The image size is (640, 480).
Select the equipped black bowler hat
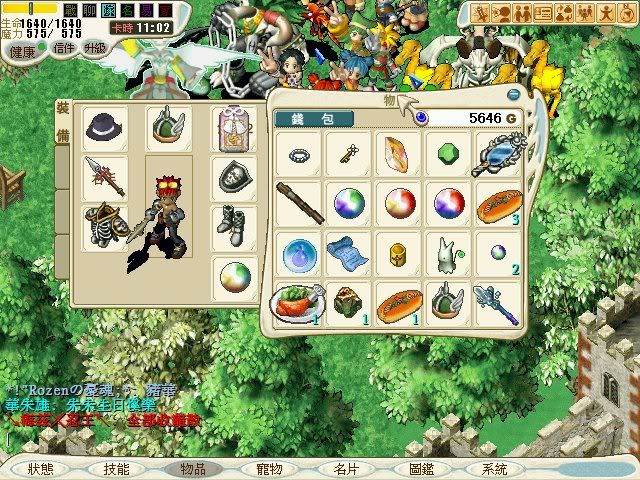click(x=103, y=127)
